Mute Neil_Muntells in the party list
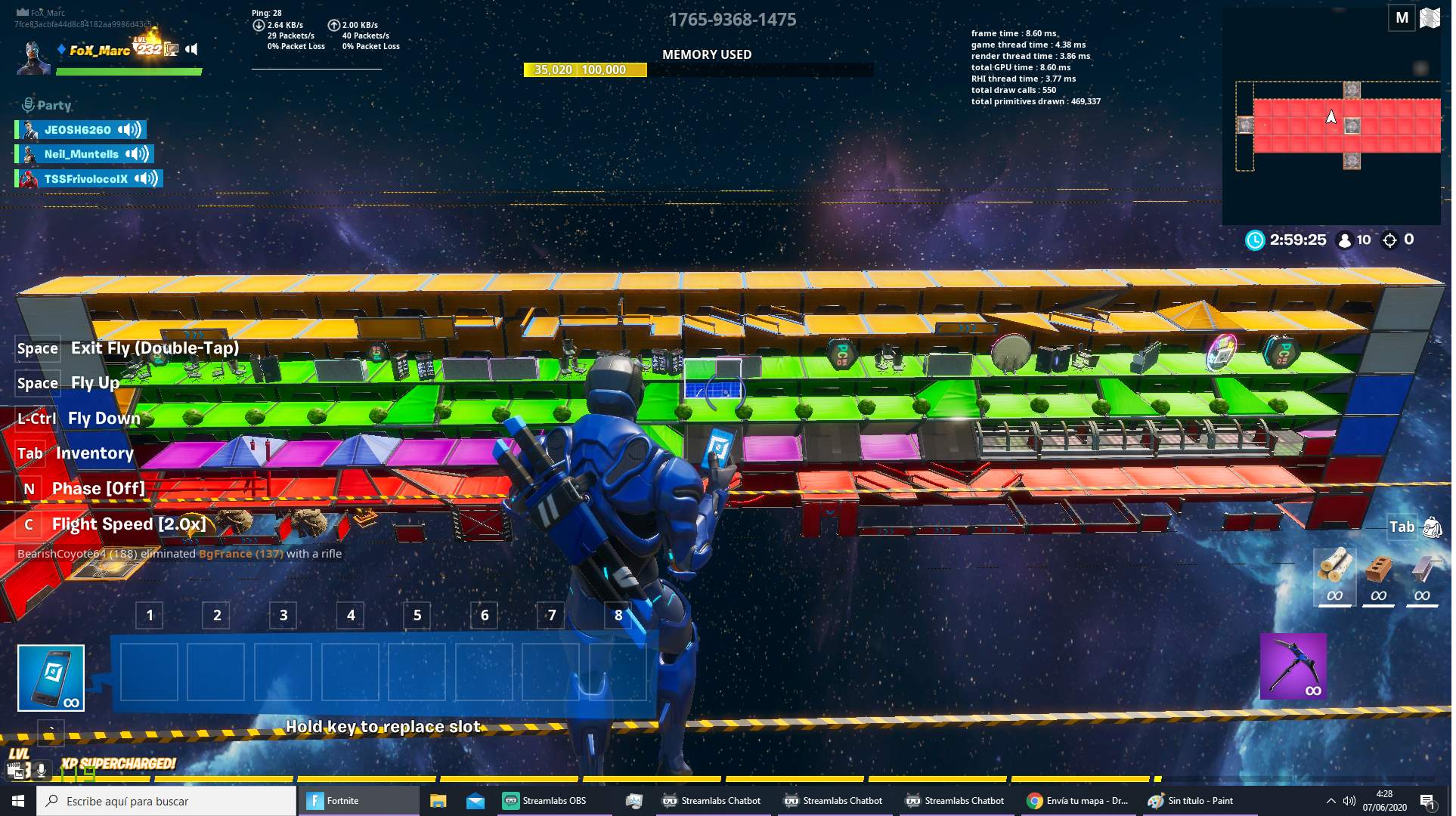This screenshot has height=816, width=1456. [136, 154]
